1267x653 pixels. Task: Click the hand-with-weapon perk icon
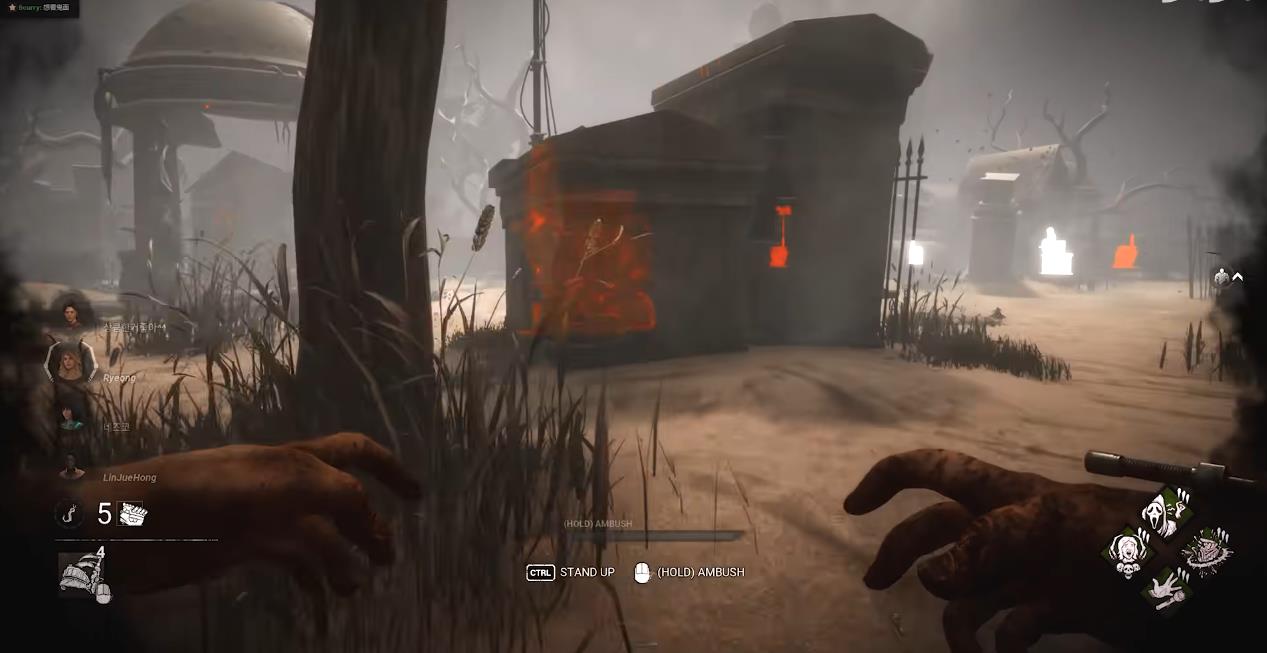click(1167, 589)
